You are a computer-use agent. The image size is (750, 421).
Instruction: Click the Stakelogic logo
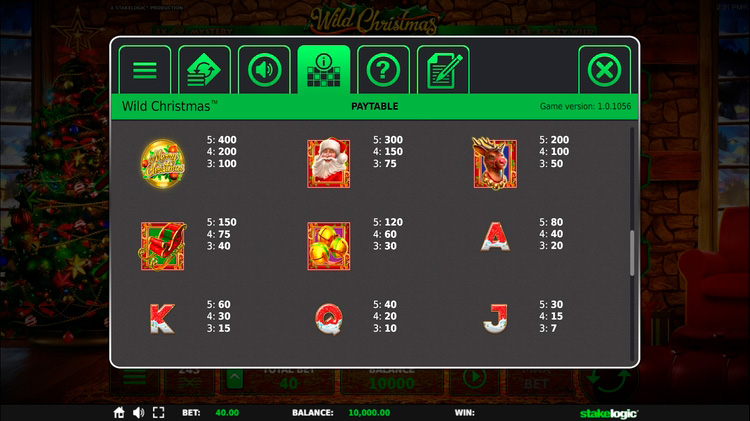pos(609,412)
